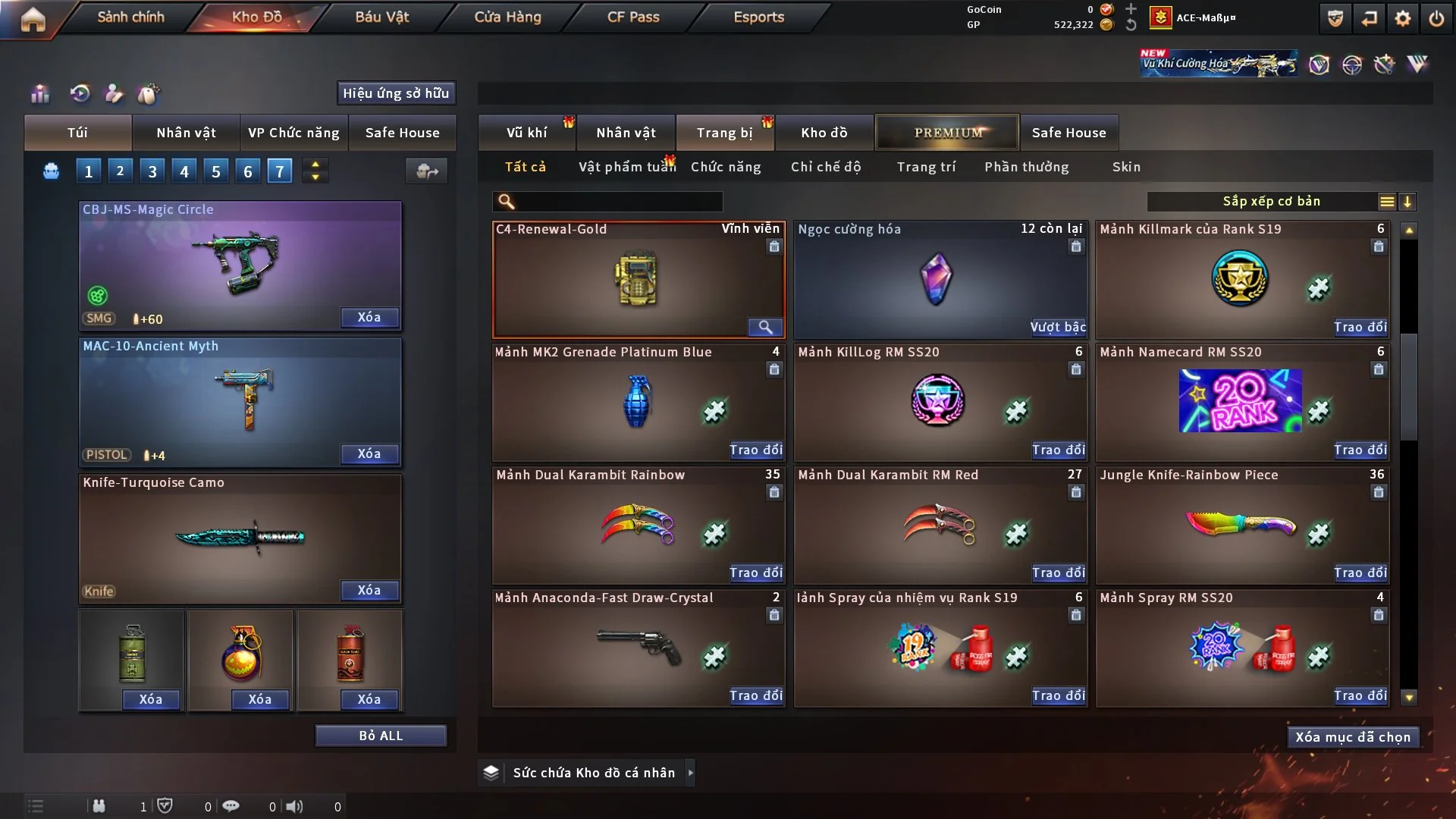Click the power exit button
The height and width of the screenshot is (819, 1456).
tap(1436, 18)
